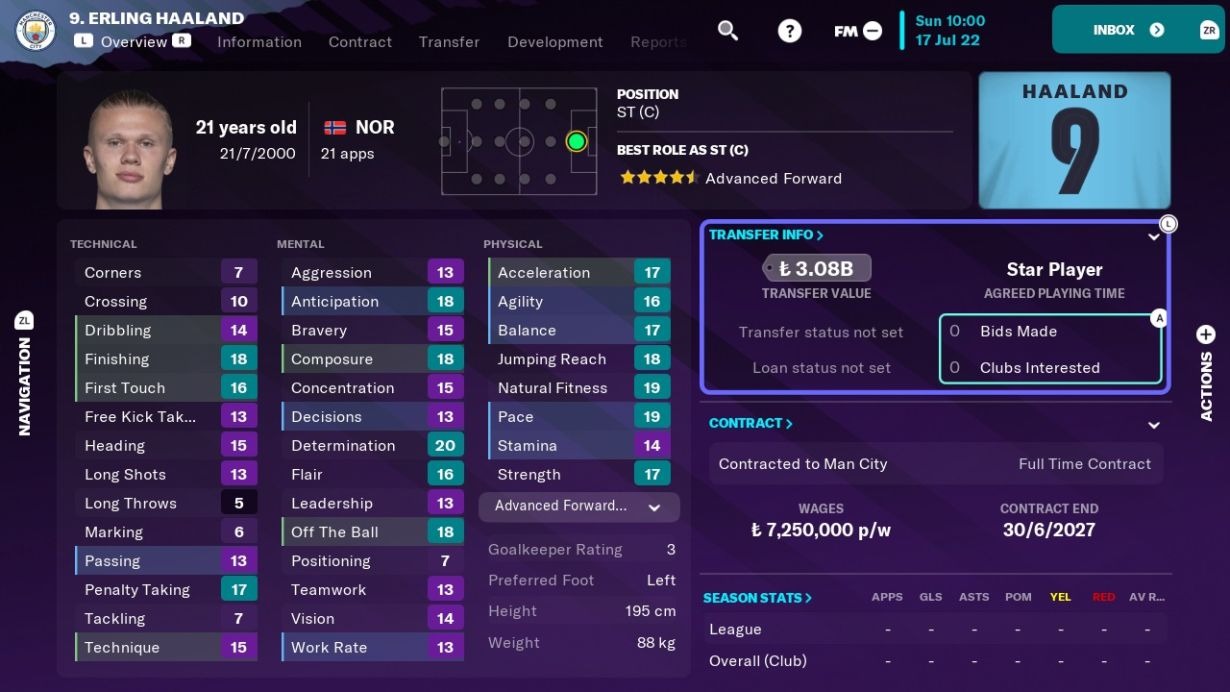Switch to the Transfer tab
This screenshot has height=692, width=1230.
[x=449, y=42]
